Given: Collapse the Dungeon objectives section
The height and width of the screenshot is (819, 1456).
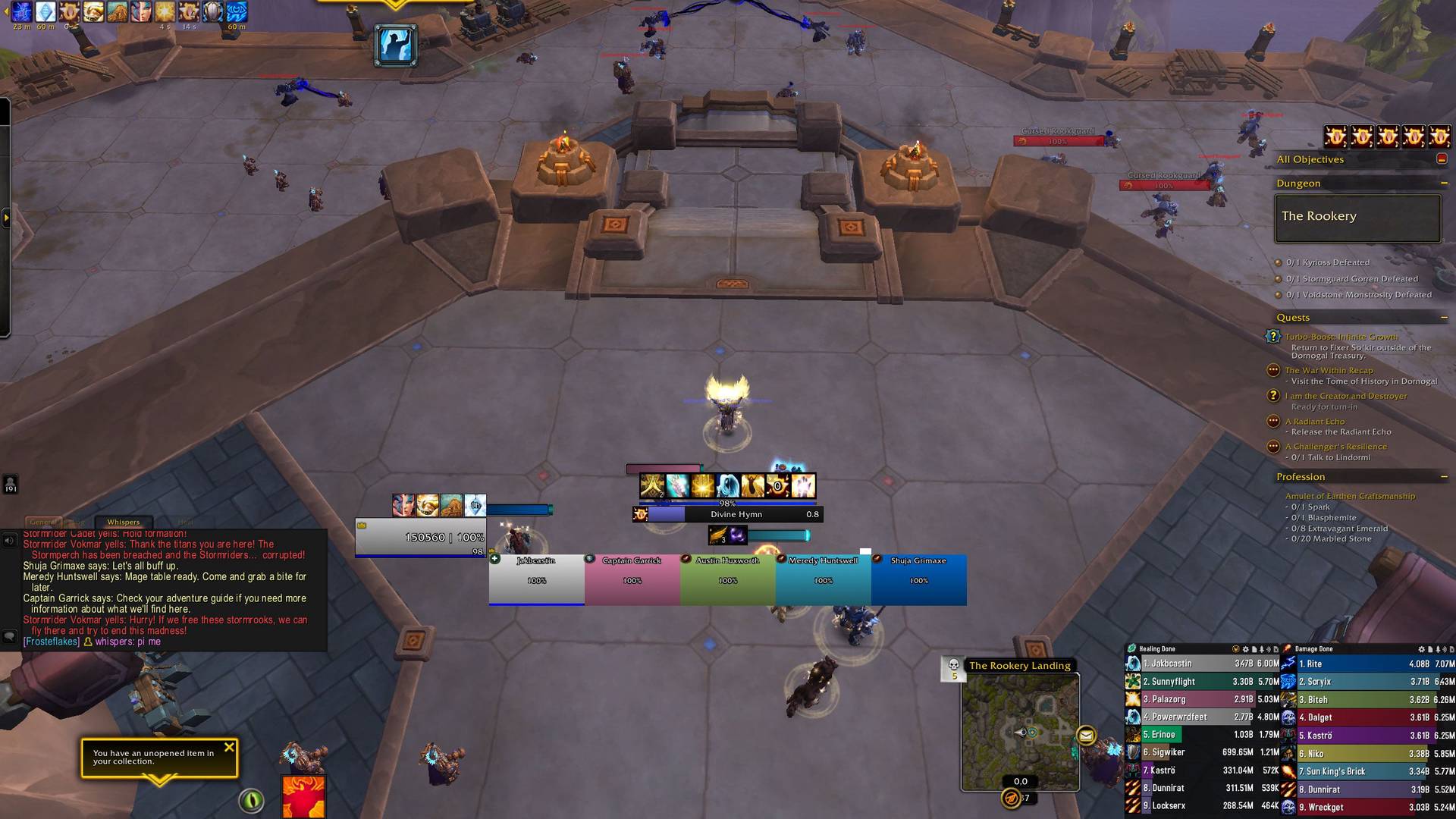Looking at the screenshot, I should coord(1445,184).
